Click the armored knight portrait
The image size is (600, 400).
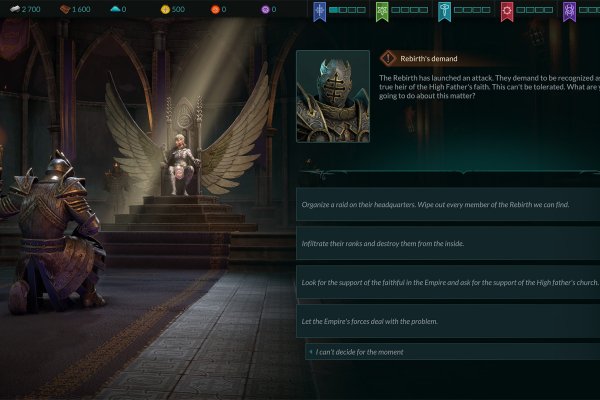point(334,97)
